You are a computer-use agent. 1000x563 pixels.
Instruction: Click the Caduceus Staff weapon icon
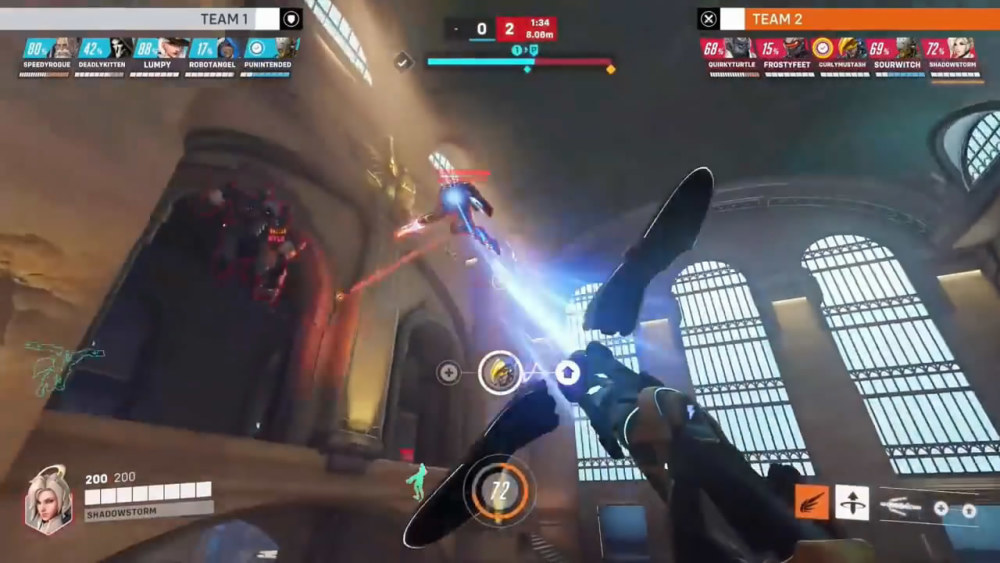[x=900, y=507]
